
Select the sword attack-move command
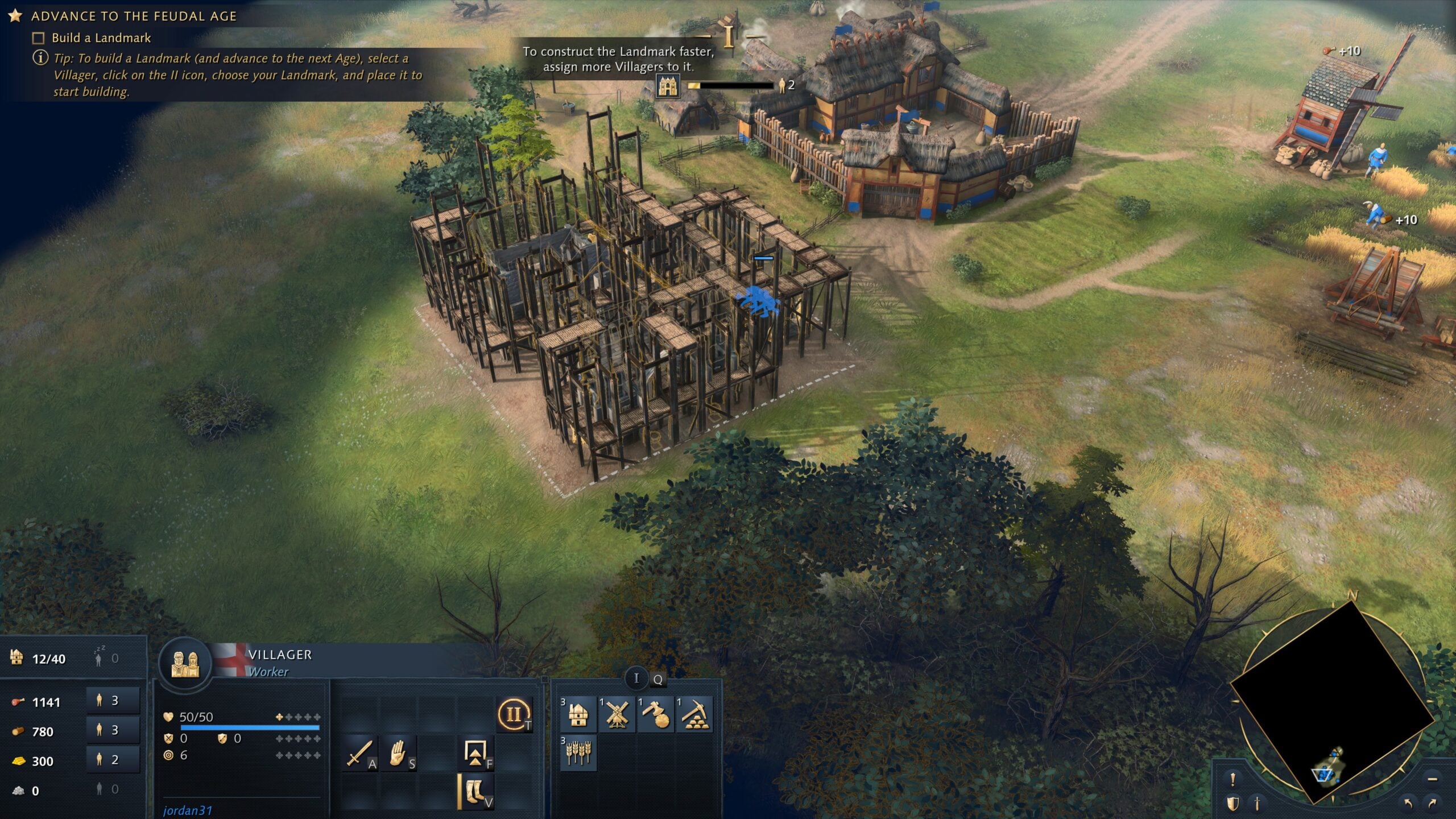[x=360, y=753]
